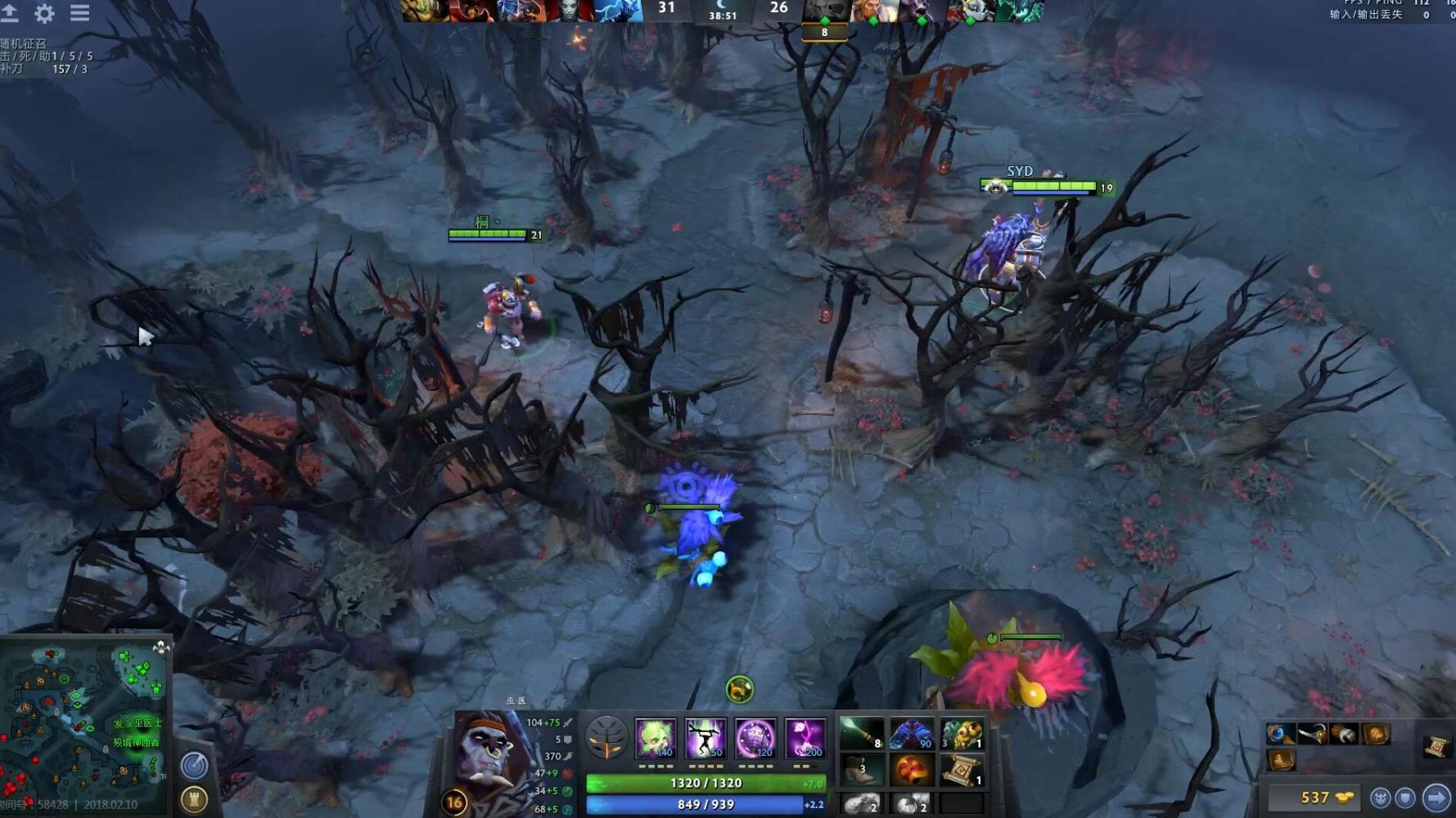This screenshot has height=818, width=1456.
Task: Open the hamburger menu in the top-left
Action: [x=79, y=13]
